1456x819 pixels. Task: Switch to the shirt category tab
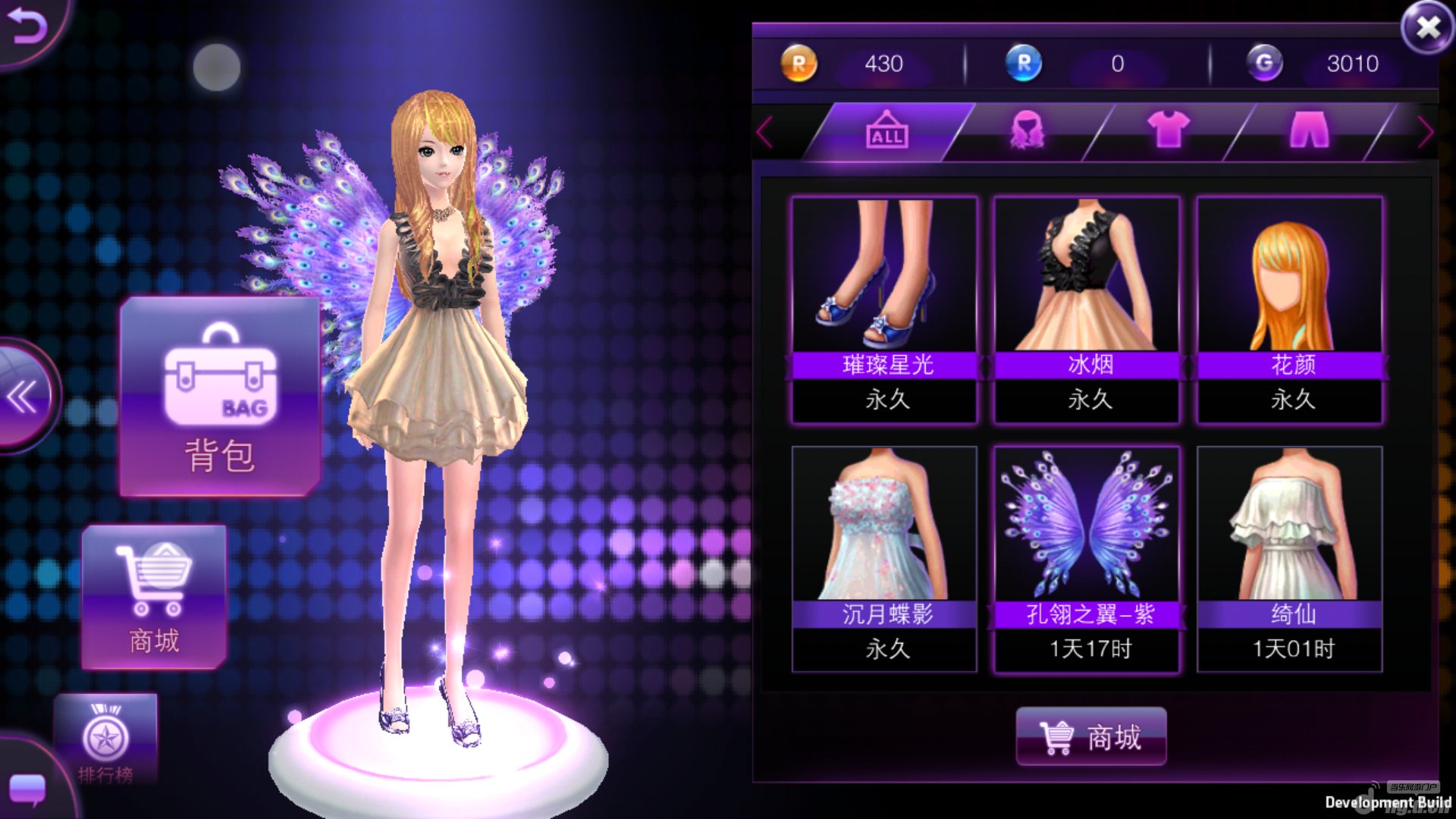pyautogui.click(x=1168, y=130)
